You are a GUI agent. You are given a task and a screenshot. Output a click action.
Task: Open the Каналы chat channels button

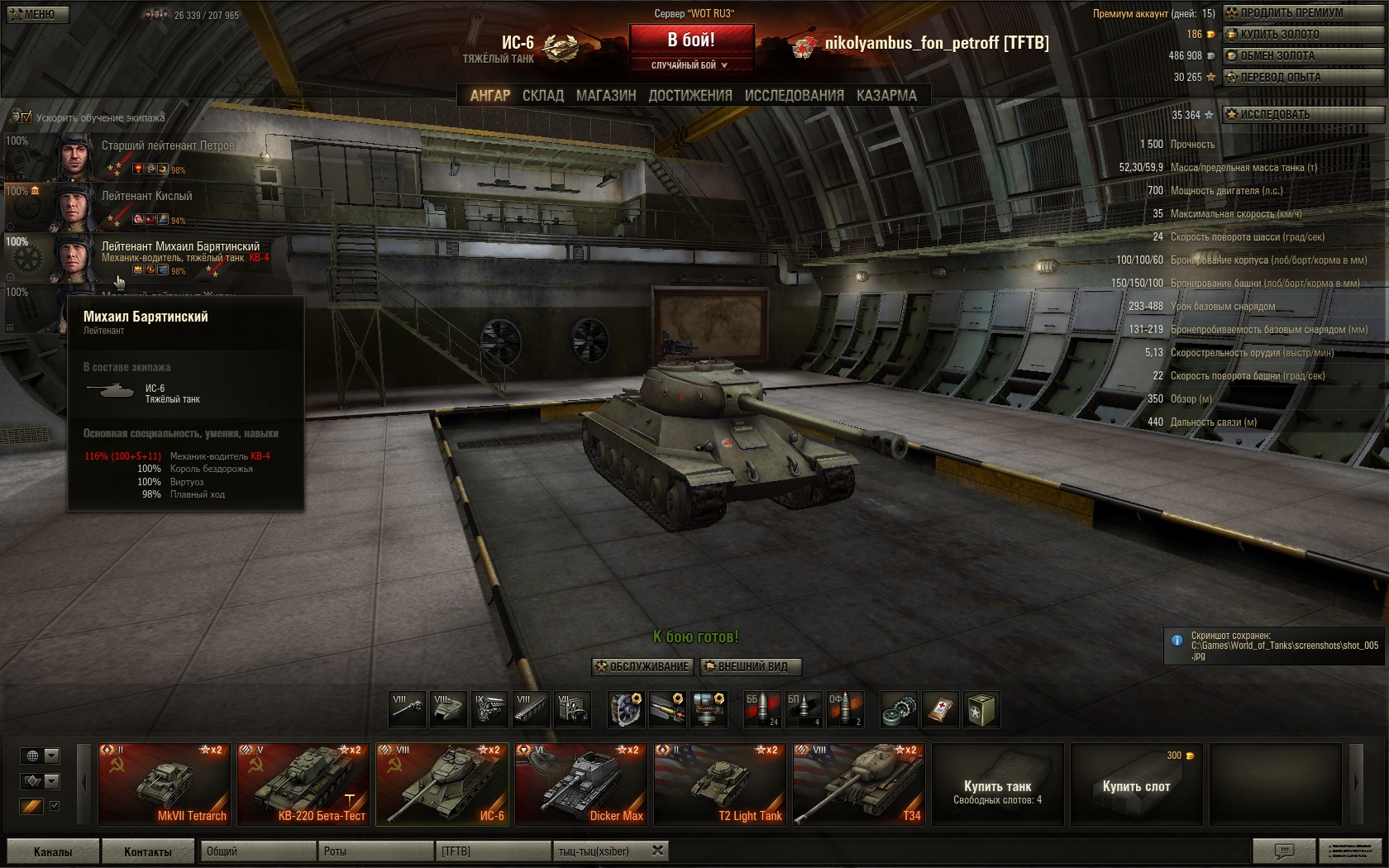click(x=53, y=851)
